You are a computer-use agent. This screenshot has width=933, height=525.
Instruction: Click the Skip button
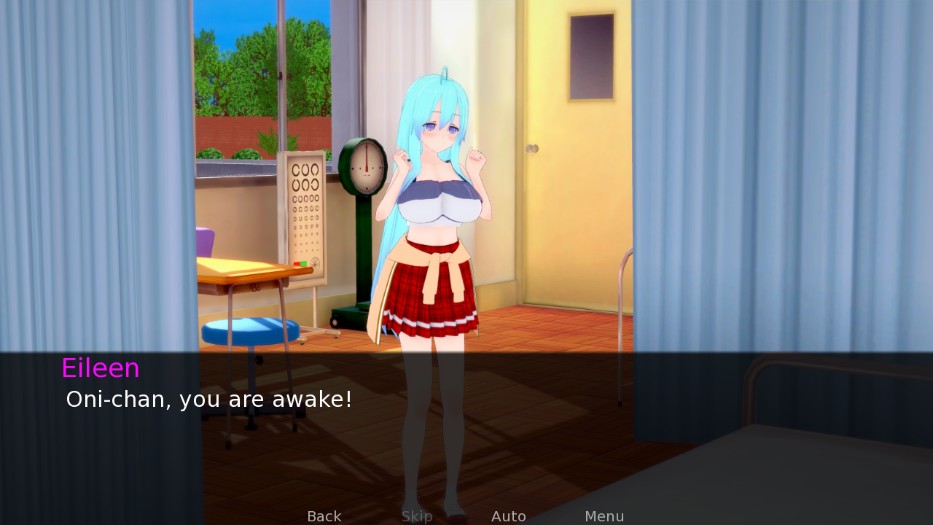[417, 516]
